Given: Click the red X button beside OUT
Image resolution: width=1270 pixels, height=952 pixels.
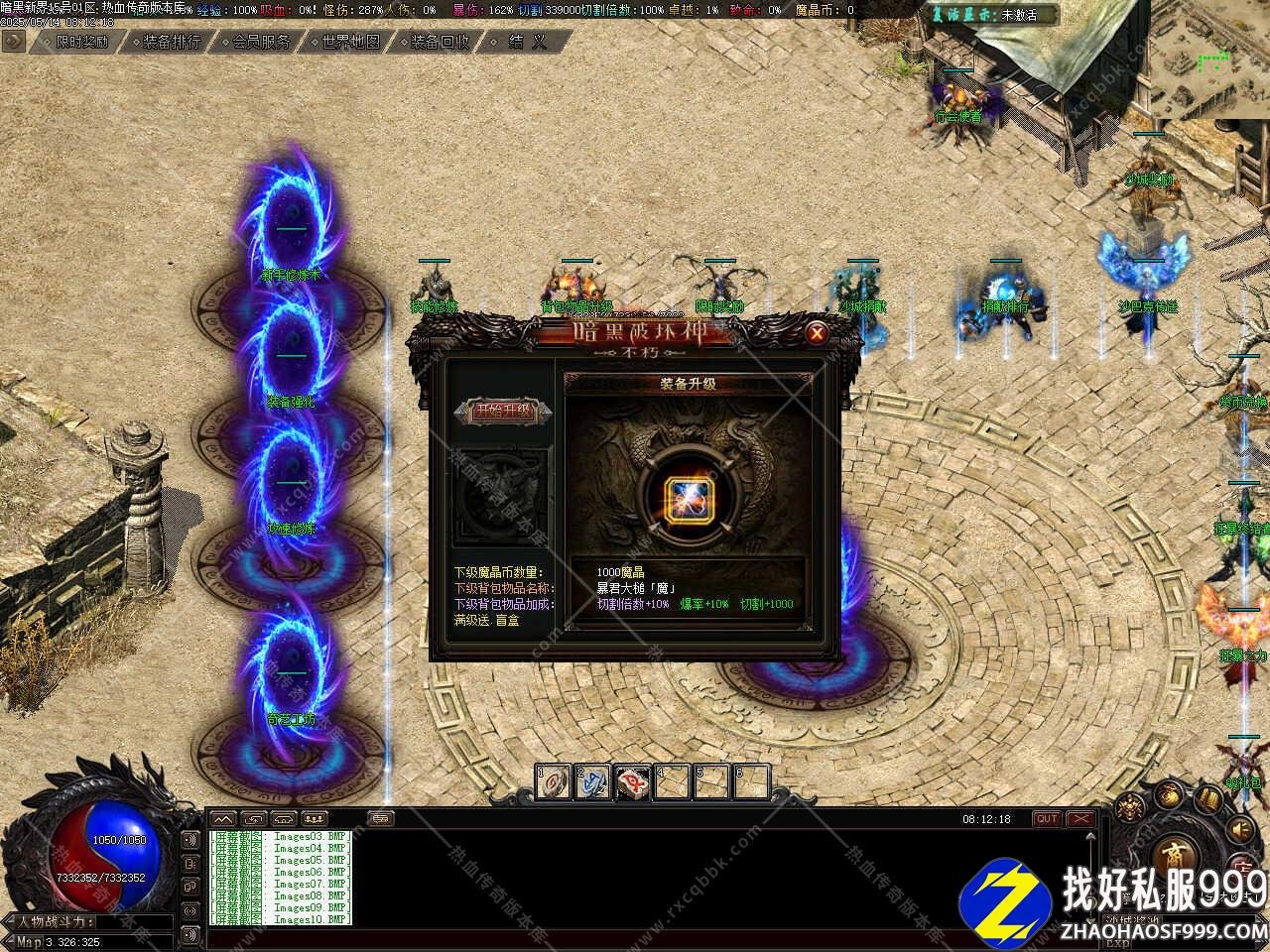Looking at the screenshot, I should click(x=1079, y=818).
